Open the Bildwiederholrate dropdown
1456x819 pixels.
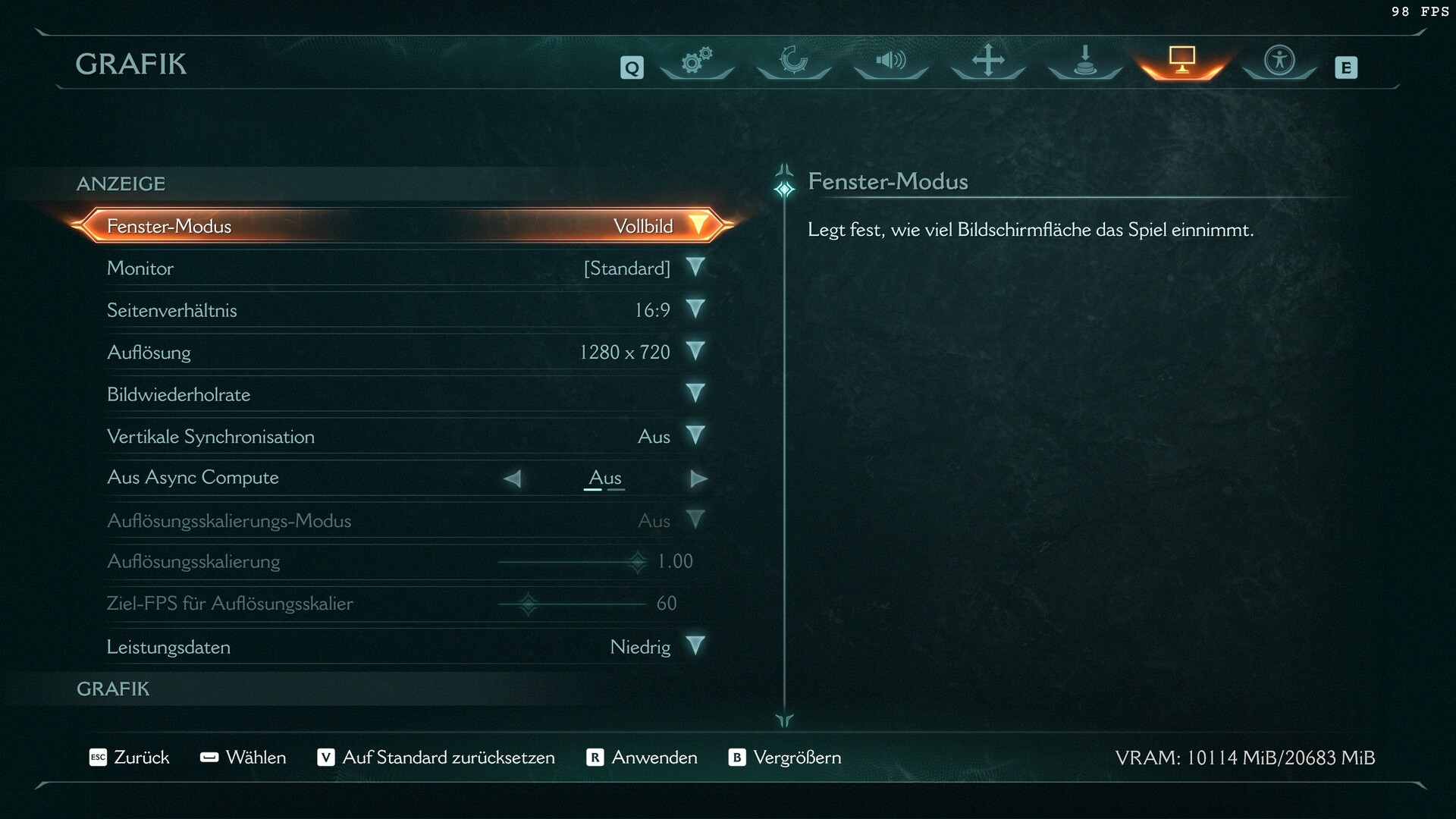click(695, 393)
